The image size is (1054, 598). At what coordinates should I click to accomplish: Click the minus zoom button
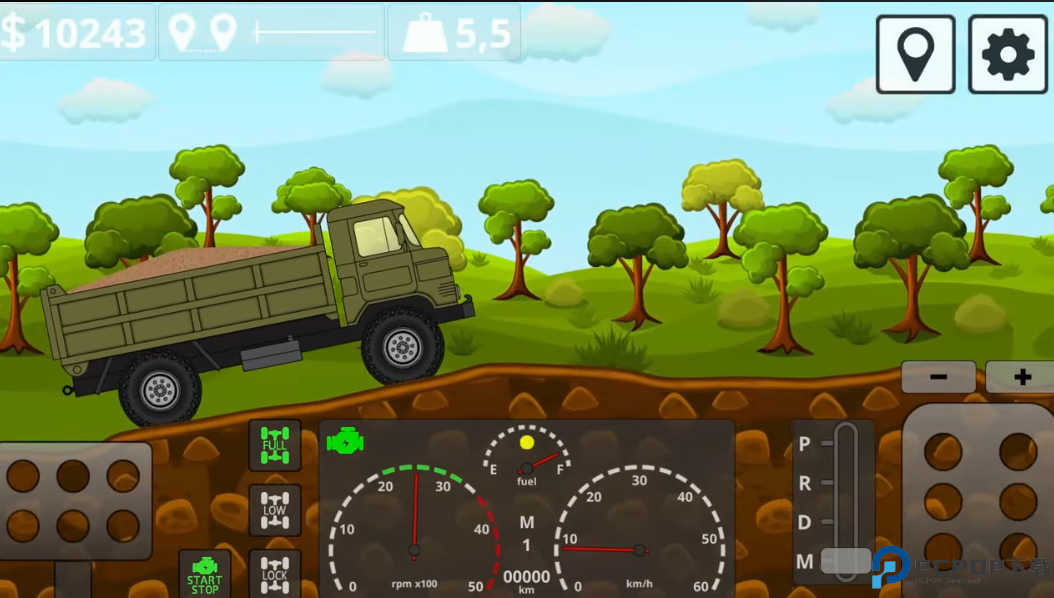pyautogui.click(x=938, y=377)
